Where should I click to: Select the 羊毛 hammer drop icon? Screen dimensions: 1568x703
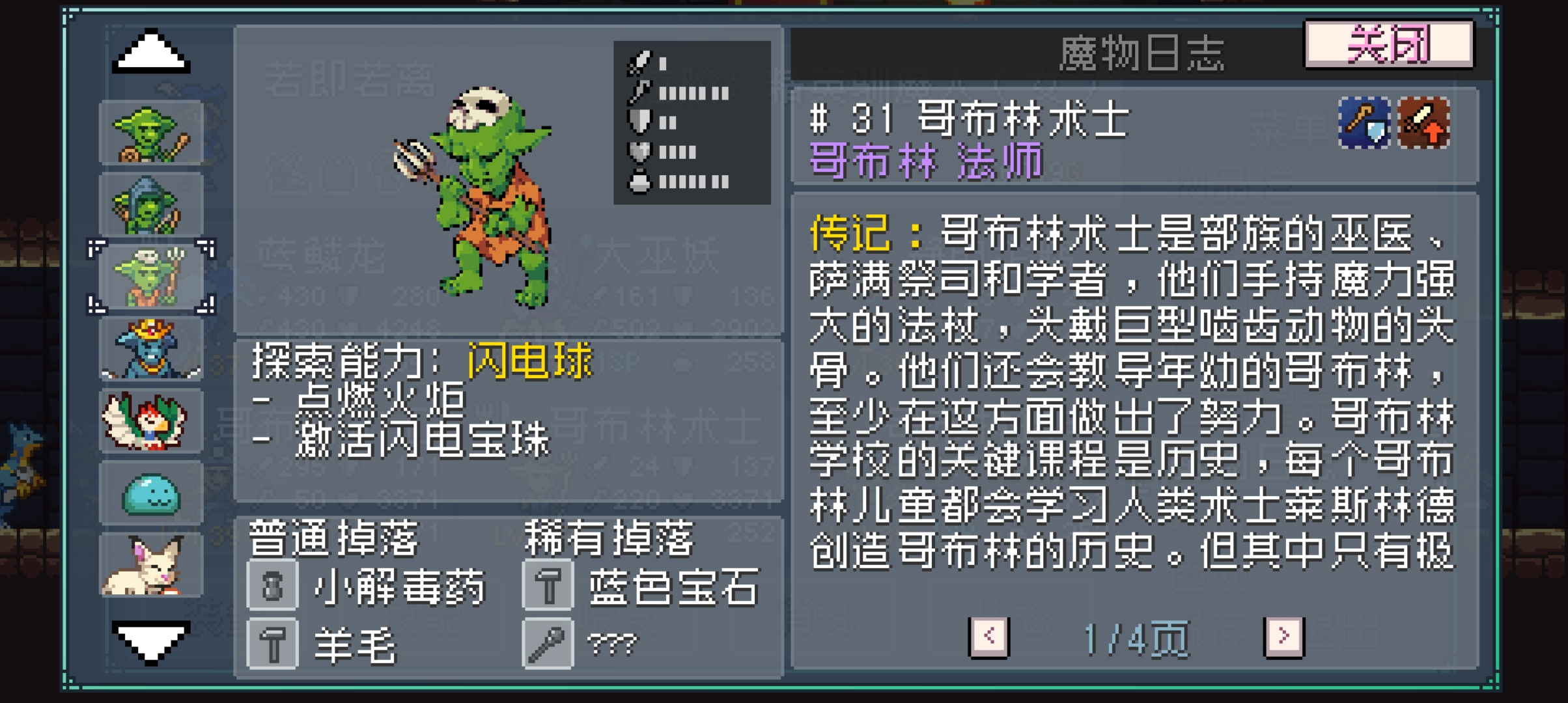(272, 644)
